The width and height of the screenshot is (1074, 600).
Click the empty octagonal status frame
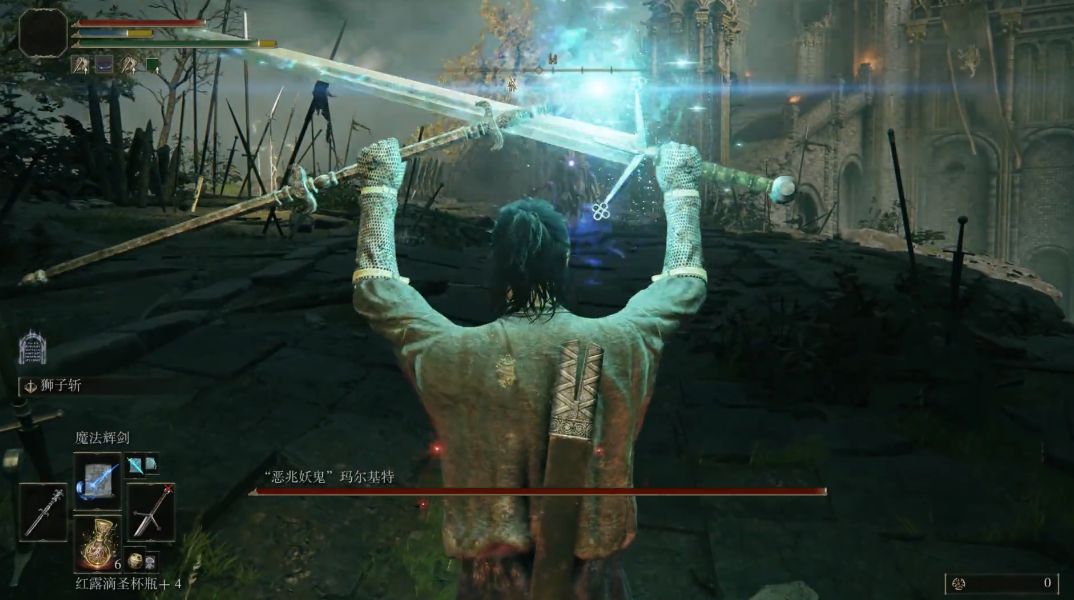click(x=43, y=33)
